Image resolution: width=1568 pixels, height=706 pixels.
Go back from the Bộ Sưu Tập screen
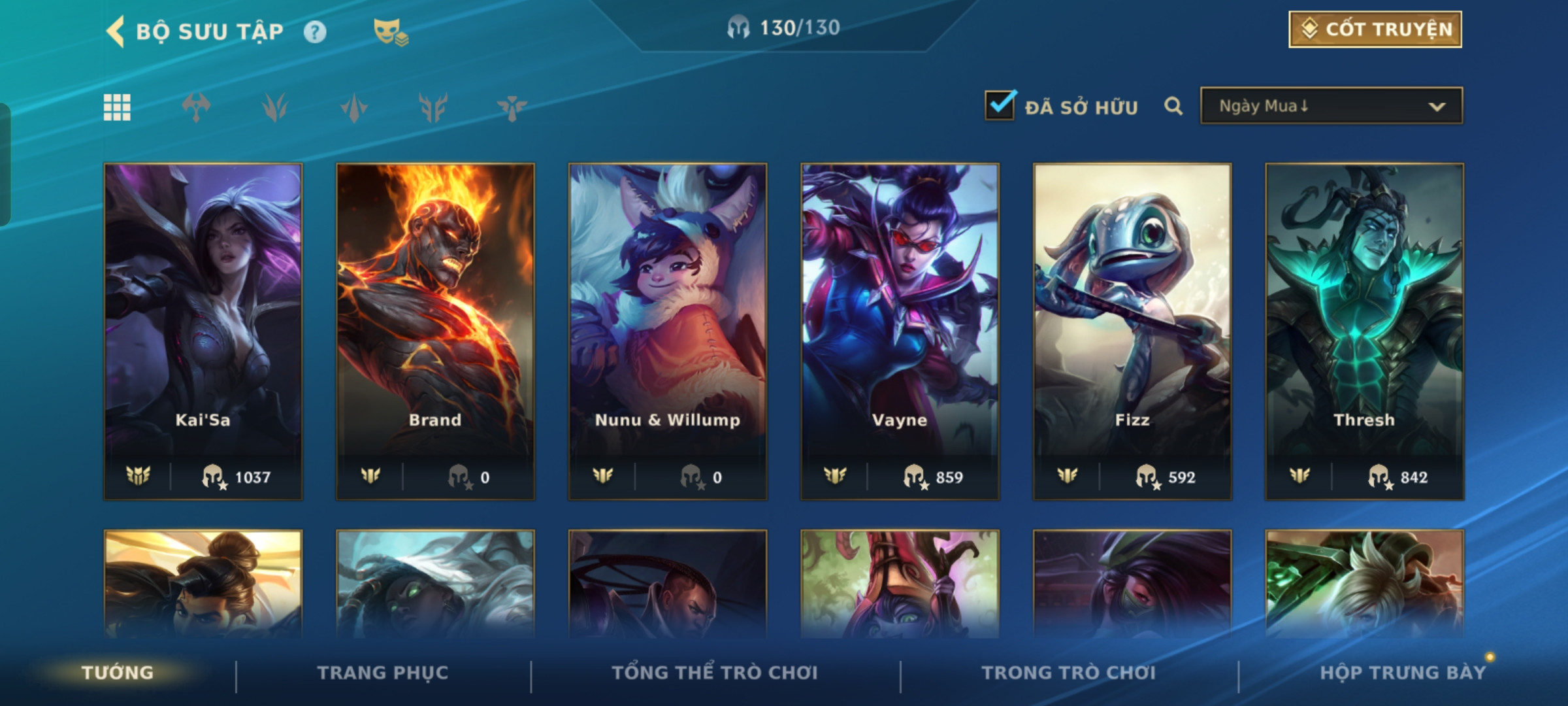116,31
